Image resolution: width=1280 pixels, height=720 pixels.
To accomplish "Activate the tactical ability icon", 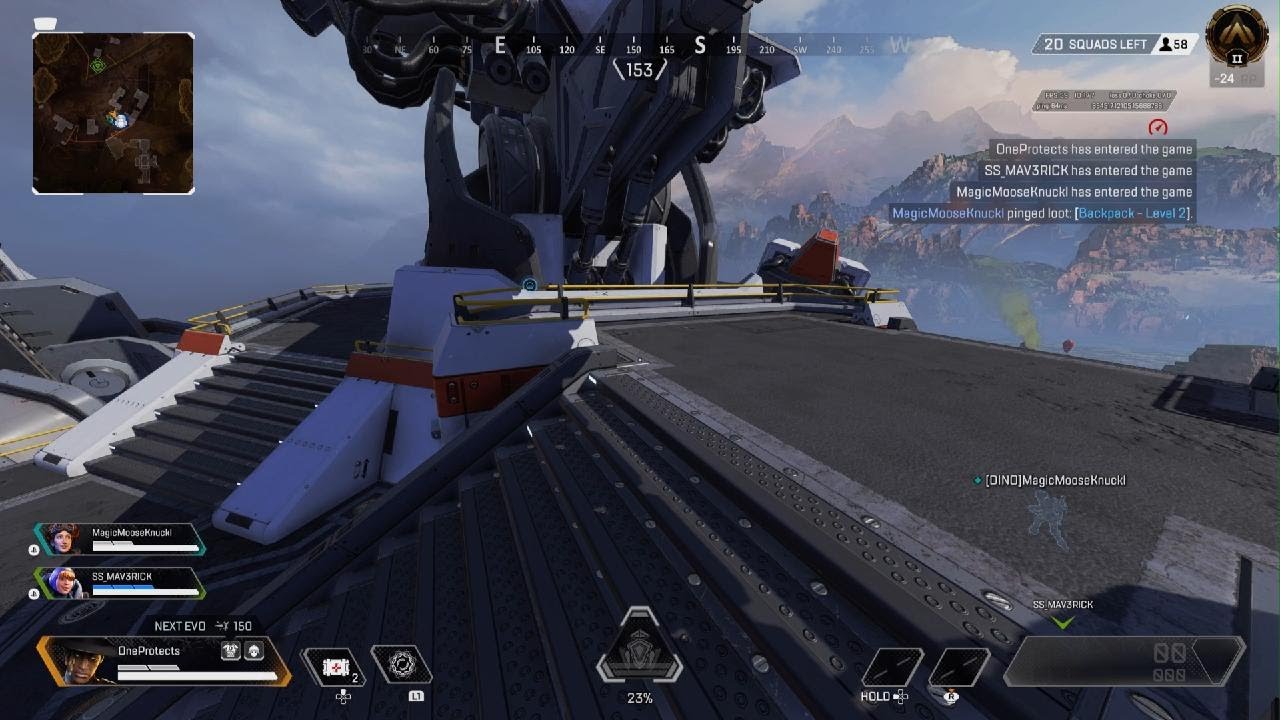I will point(401,664).
